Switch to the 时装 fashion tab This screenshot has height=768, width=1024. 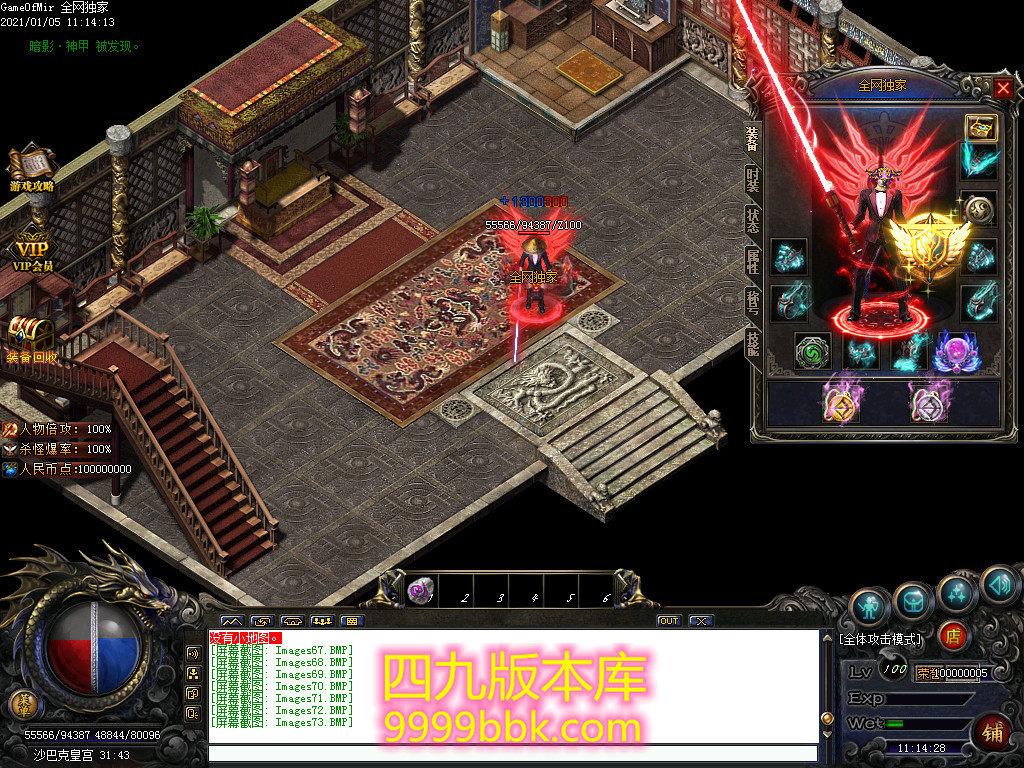pyautogui.click(x=753, y=181)
